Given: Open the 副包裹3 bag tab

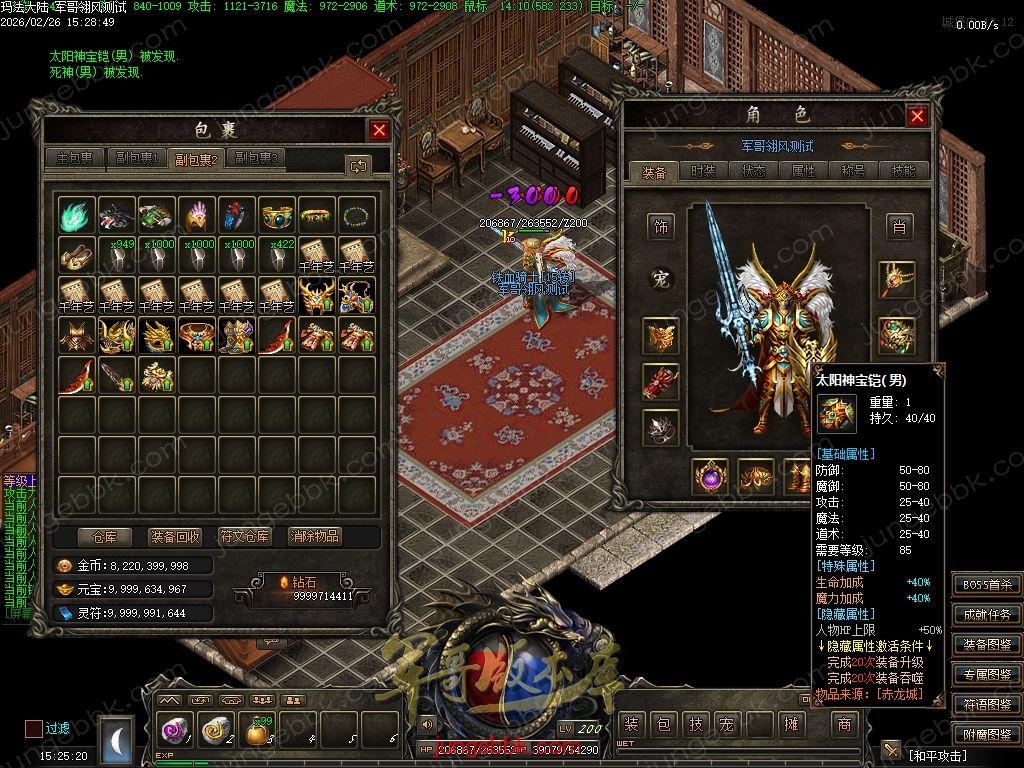Looking at the screenshot, I should (256, 158).
